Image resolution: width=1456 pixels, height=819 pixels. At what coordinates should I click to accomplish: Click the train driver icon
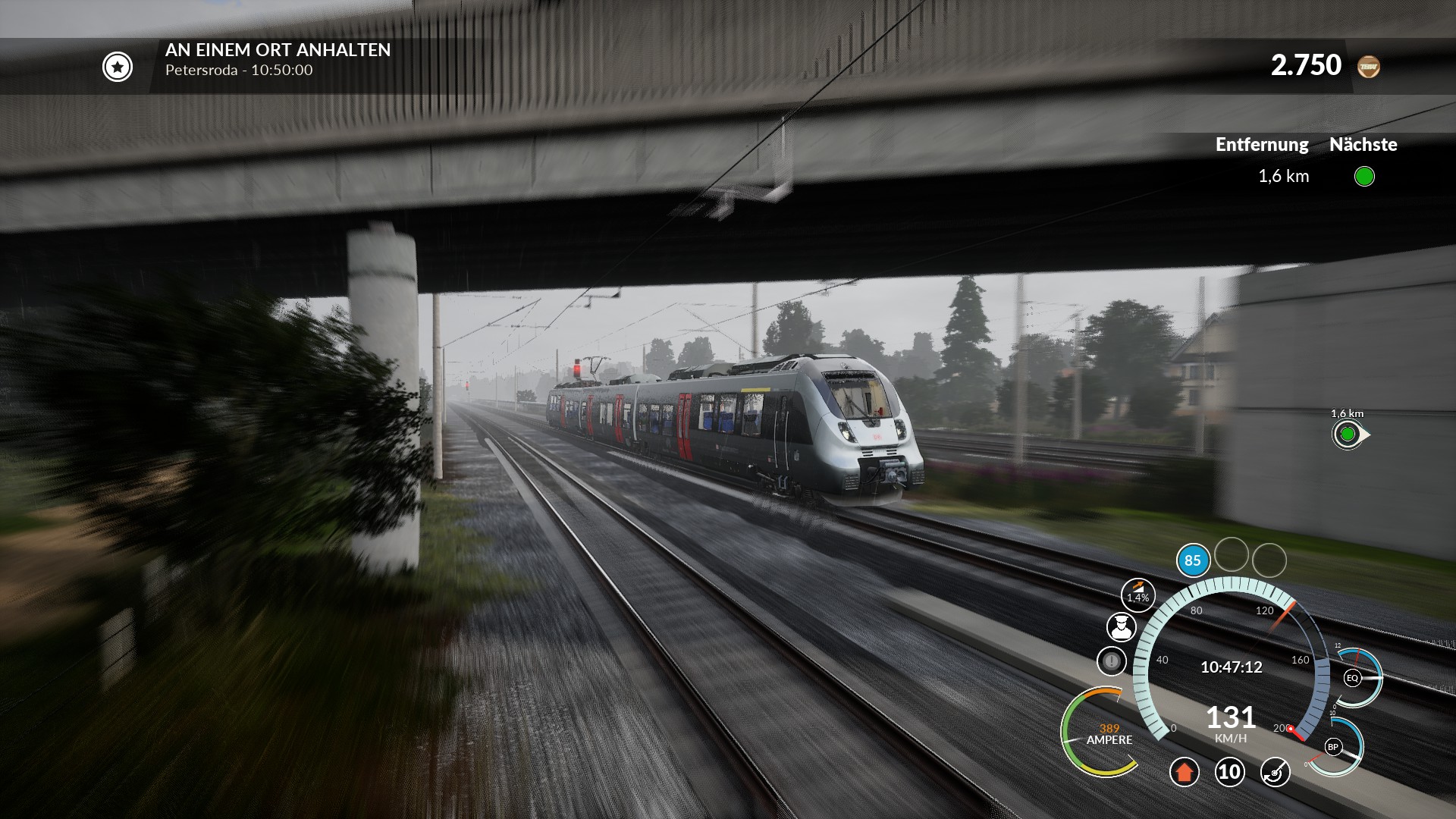1121,627
